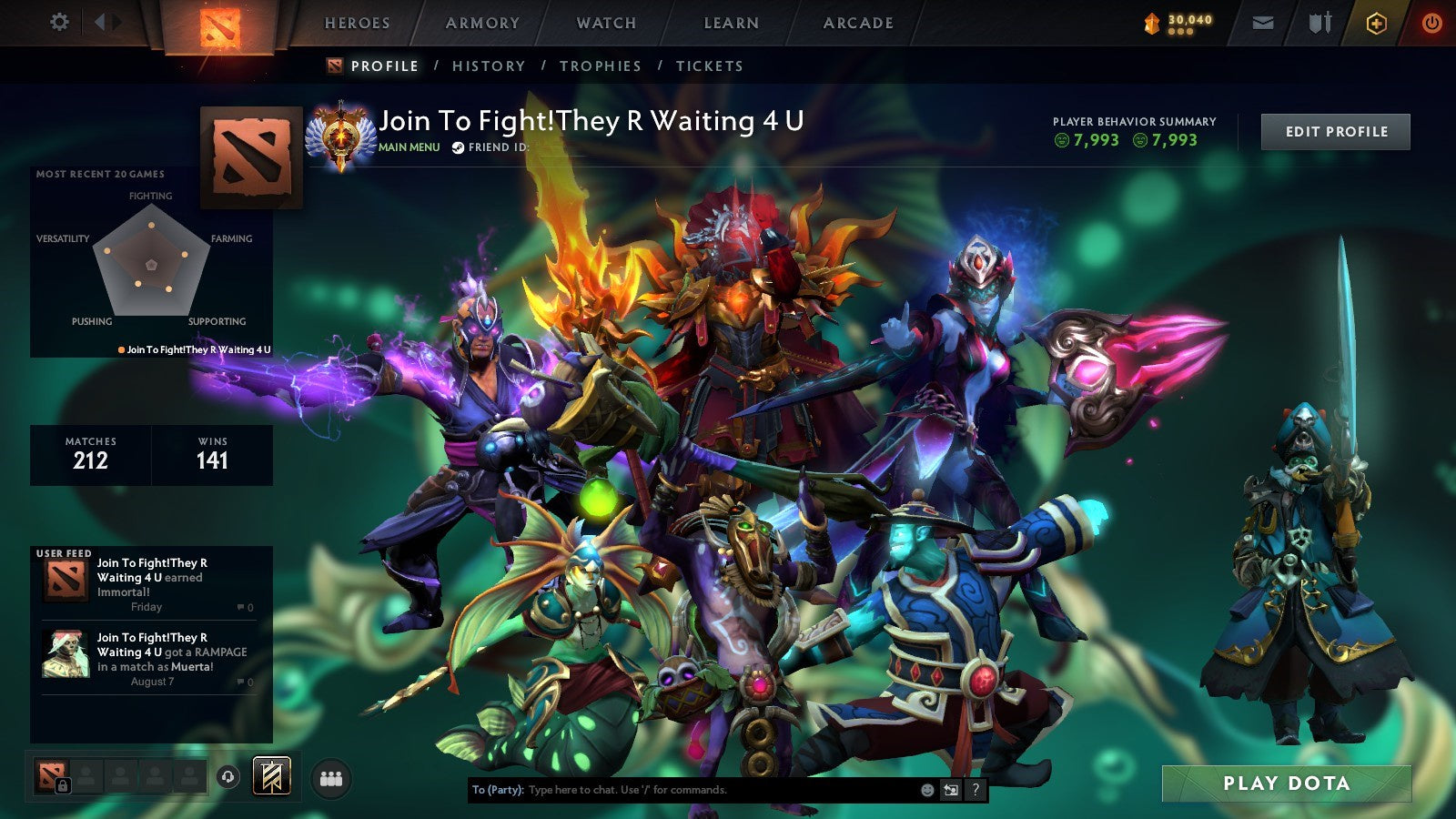The height and width of the screenshot is (819, 1456).
Task: Open the settings gear icon
Action: (x=60, y=22)
